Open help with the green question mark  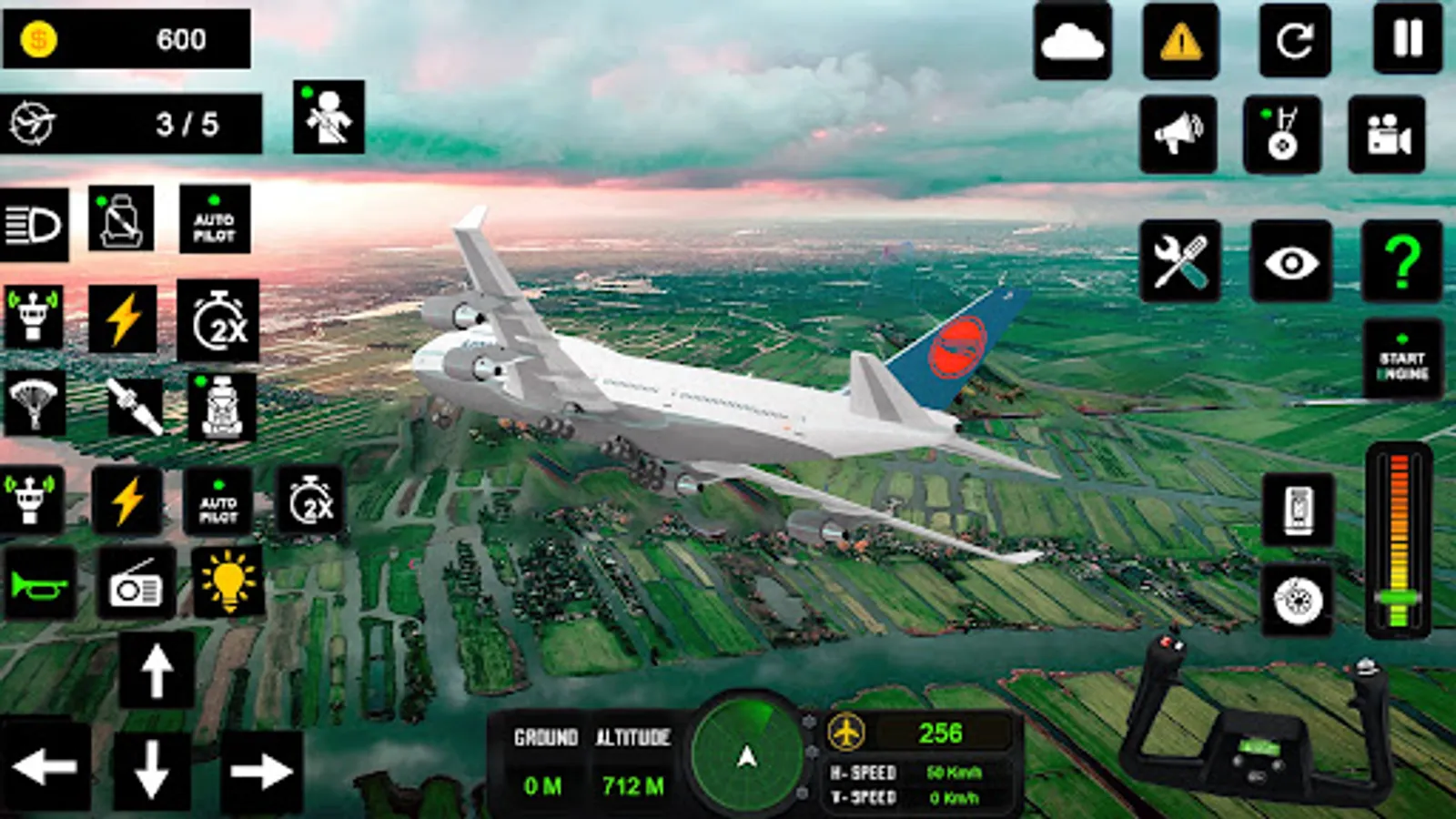(x=1402, y=261)
